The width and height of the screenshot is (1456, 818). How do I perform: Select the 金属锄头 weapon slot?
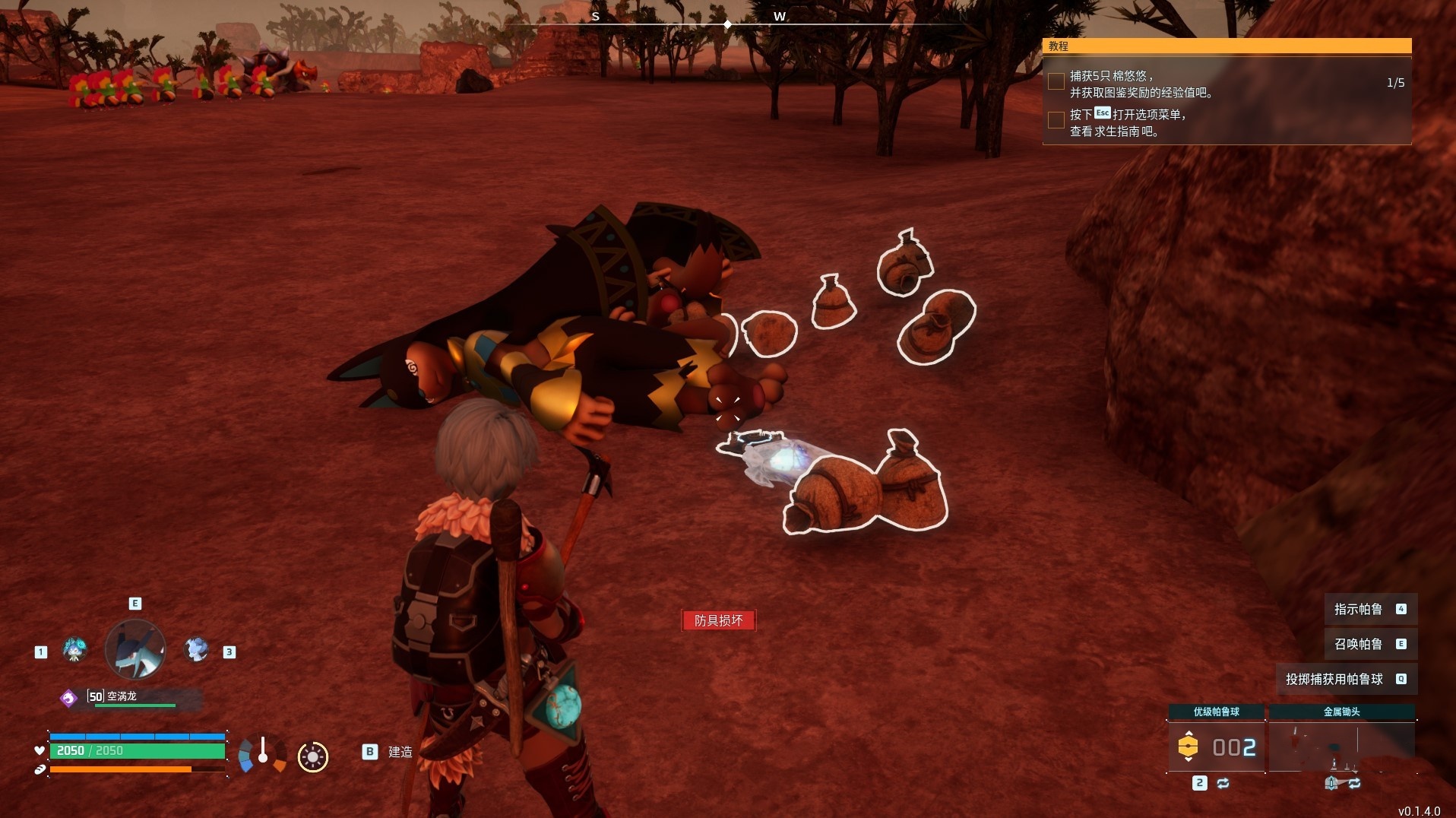(x=1341, y=747)
